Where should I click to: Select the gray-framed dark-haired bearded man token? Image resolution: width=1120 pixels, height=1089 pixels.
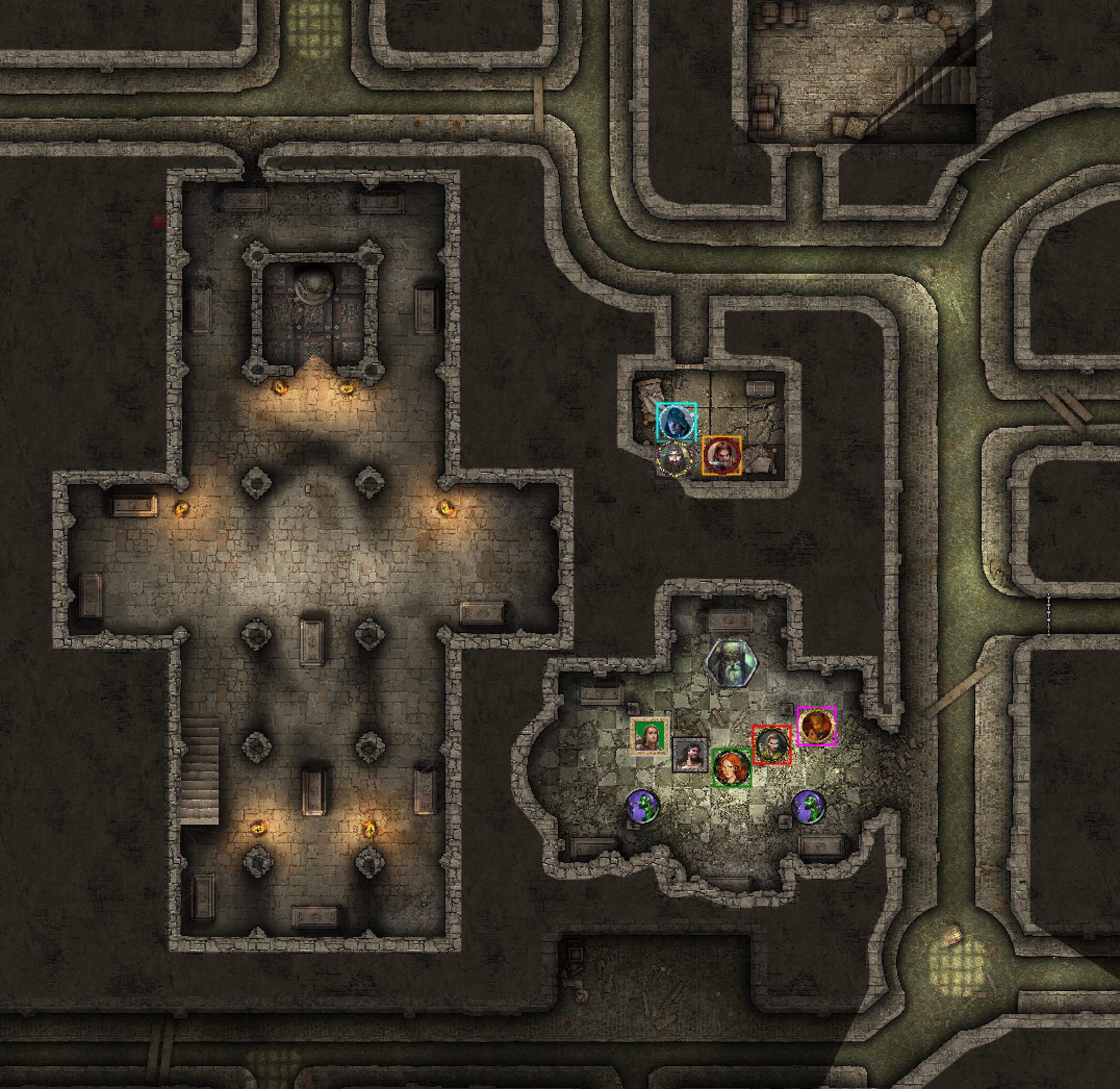(691, 755)
